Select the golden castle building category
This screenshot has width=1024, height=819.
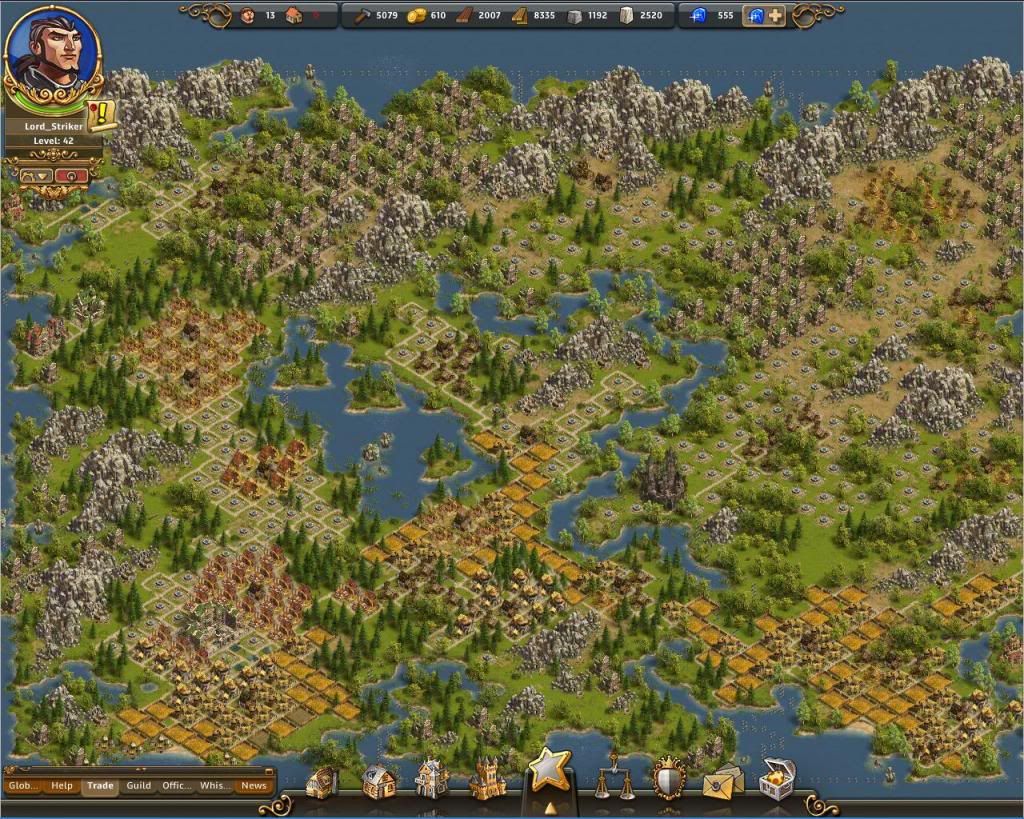point(486,780)
